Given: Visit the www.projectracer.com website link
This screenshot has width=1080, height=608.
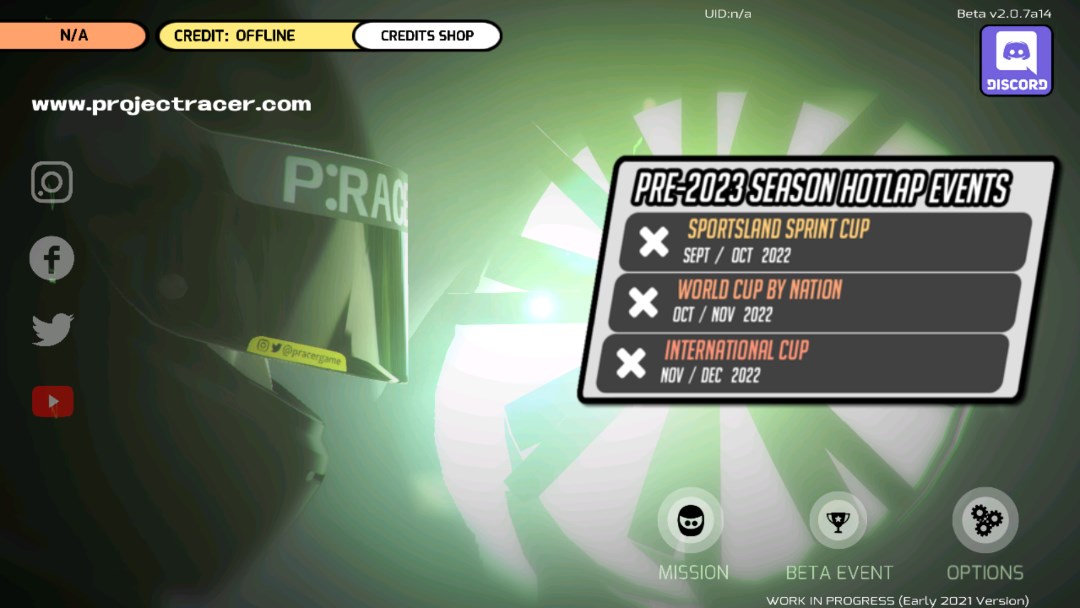Looking at the screenshot, I should (x=171, y=104).
